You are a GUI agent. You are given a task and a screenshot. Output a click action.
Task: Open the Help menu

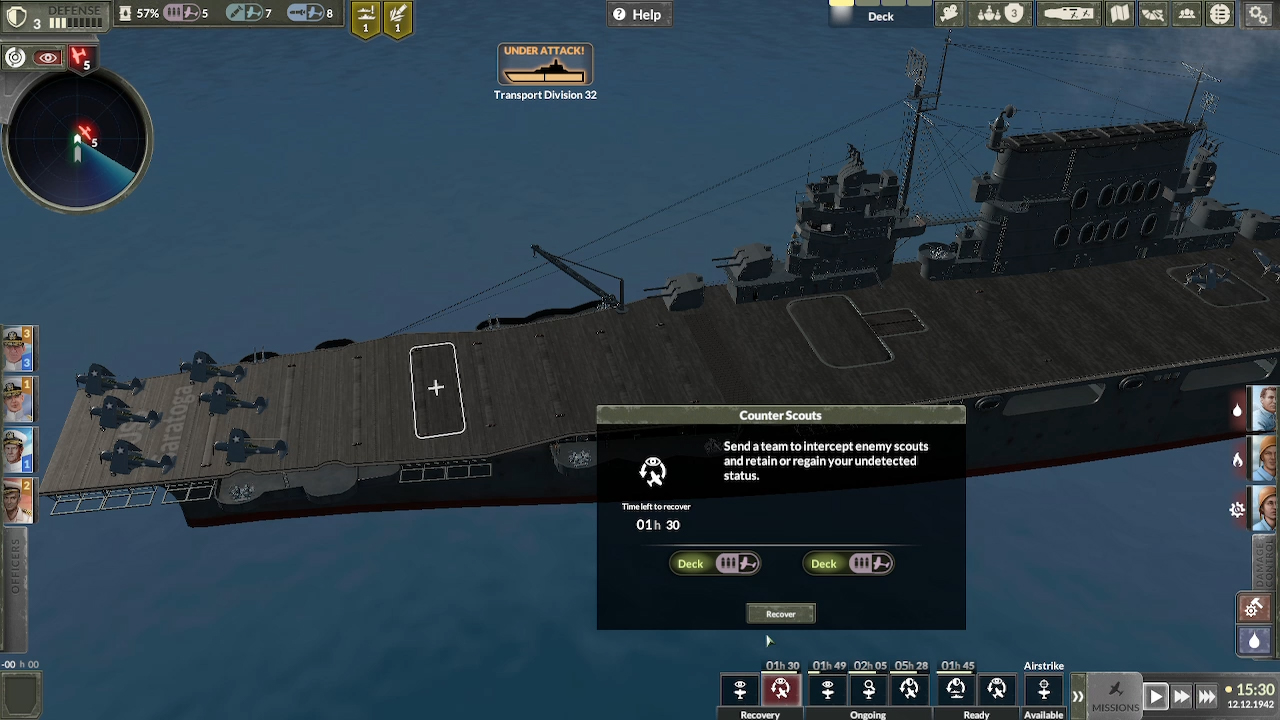click(x=639, y=14)
